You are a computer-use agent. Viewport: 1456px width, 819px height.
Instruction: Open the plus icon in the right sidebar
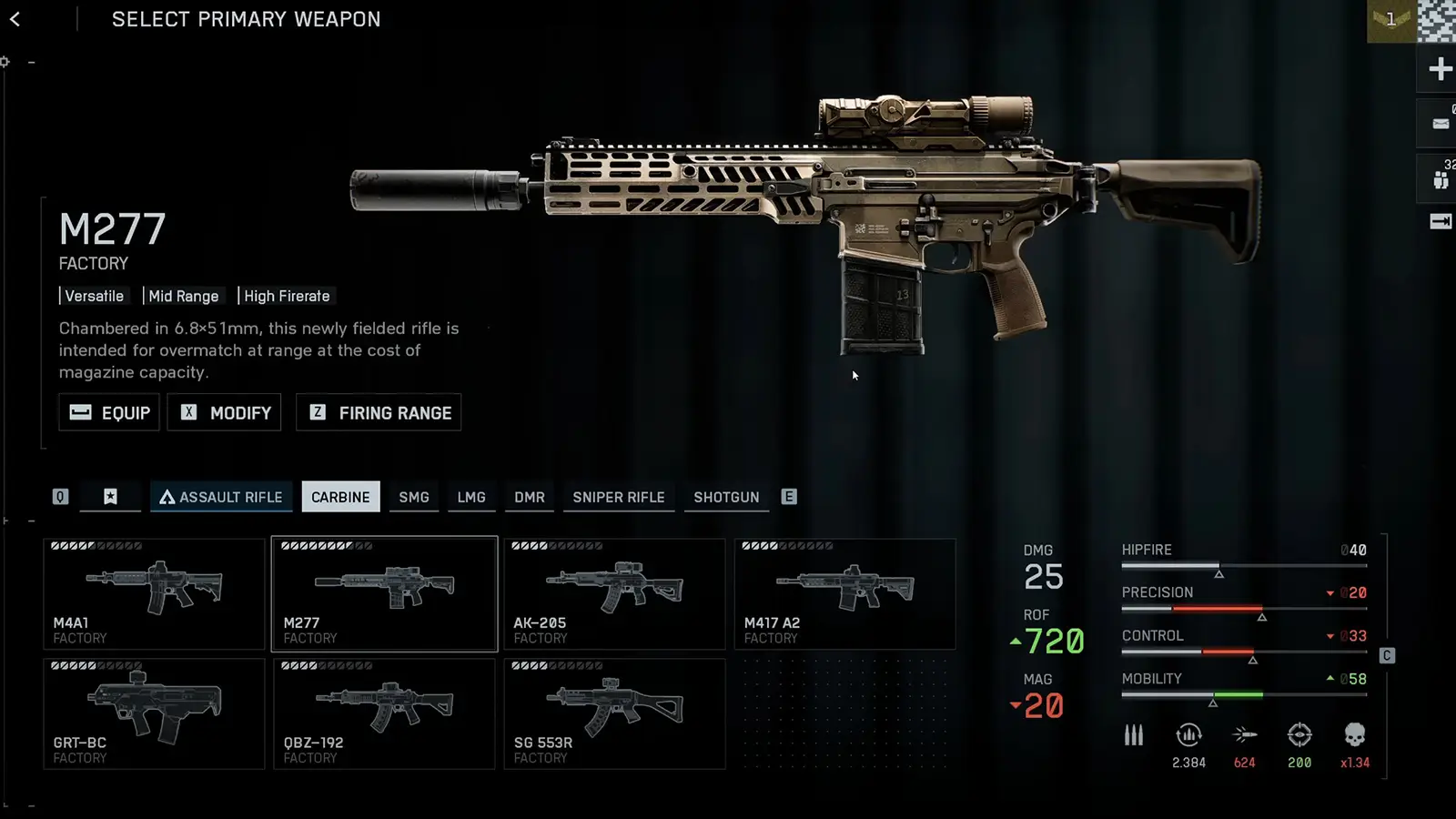pyautogui.click(x=1439, y=69)
